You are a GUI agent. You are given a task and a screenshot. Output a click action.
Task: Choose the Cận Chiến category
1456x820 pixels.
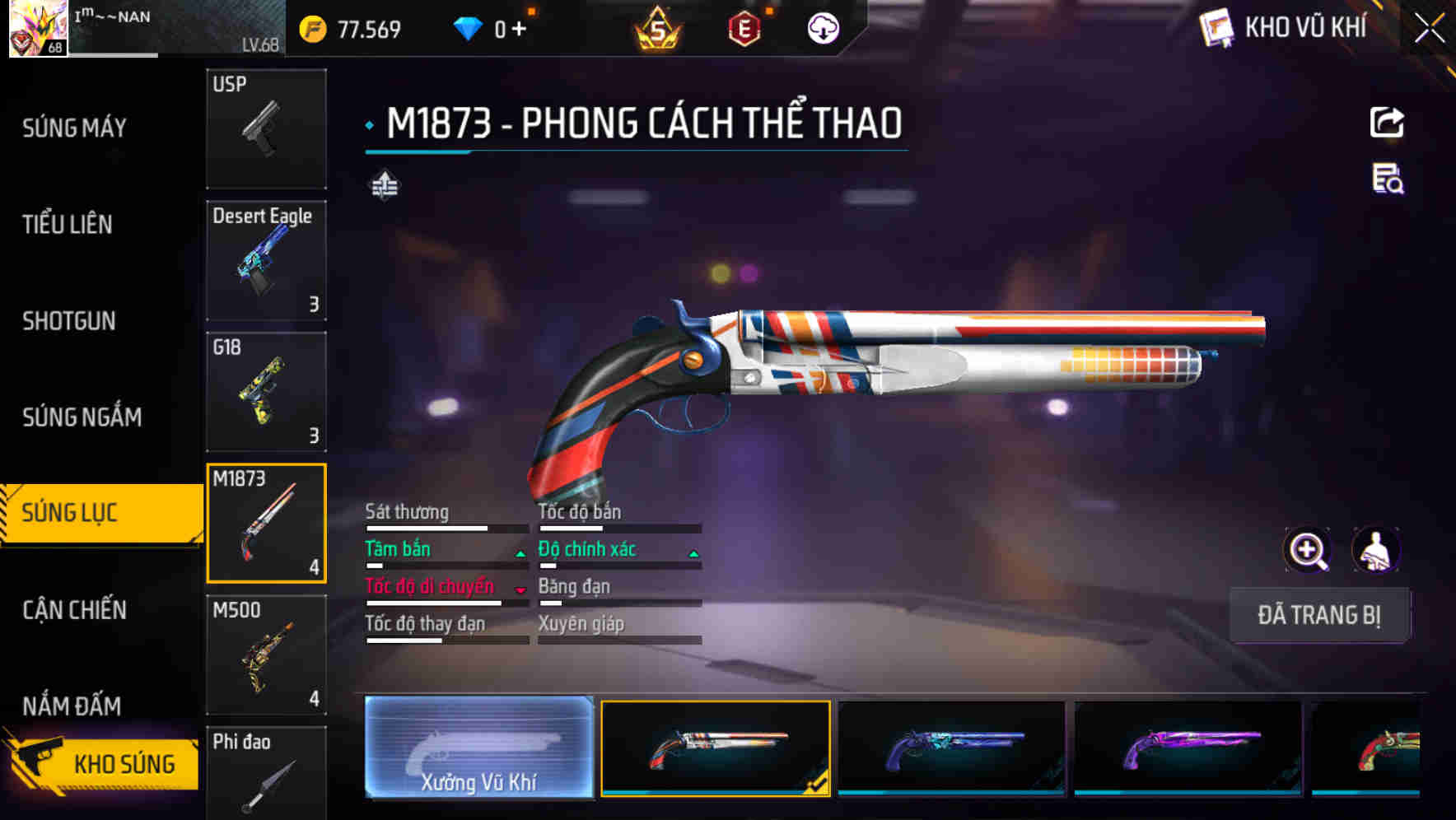[x=75, y=610]
